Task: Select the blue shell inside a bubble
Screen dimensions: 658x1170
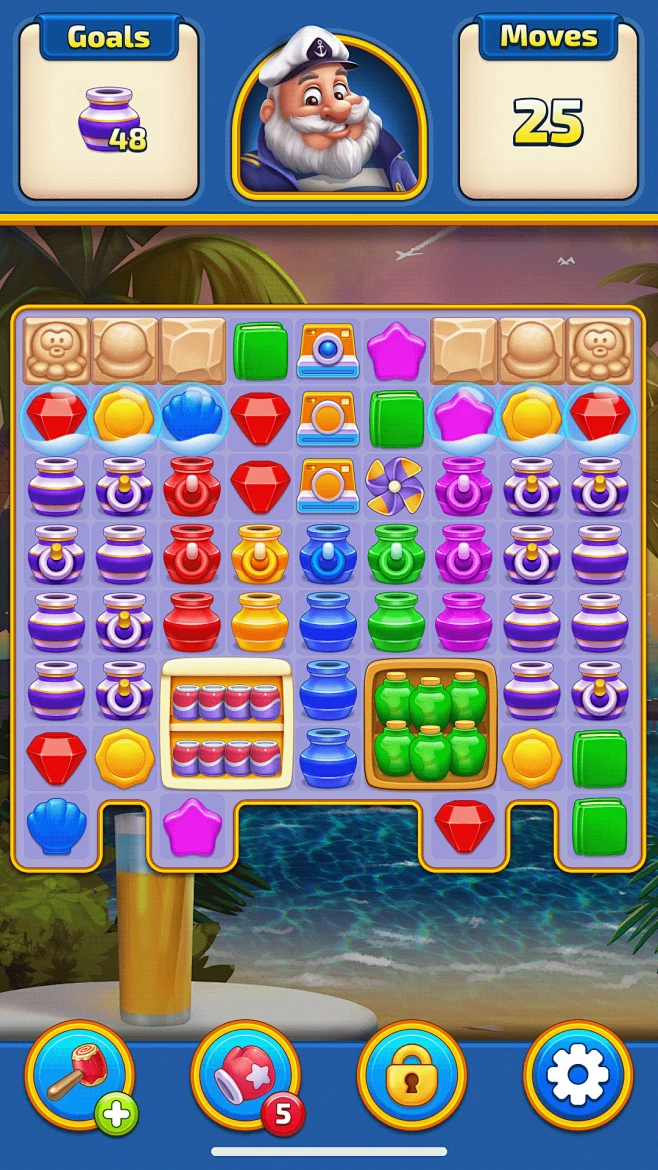Action: 194,418
